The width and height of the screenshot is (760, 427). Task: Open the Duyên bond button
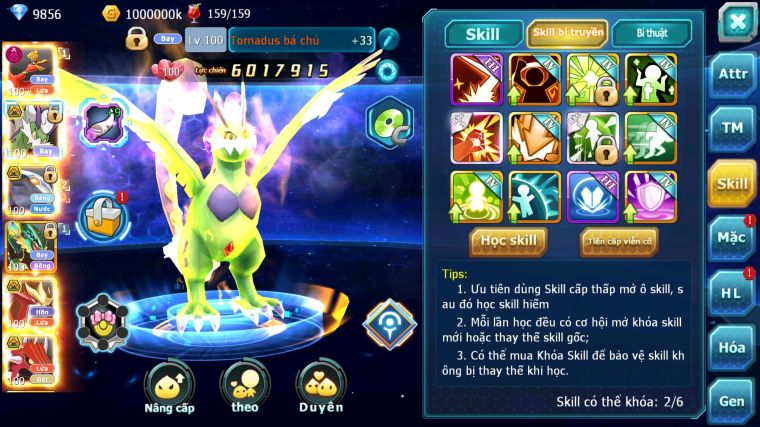tap(320, 387)
